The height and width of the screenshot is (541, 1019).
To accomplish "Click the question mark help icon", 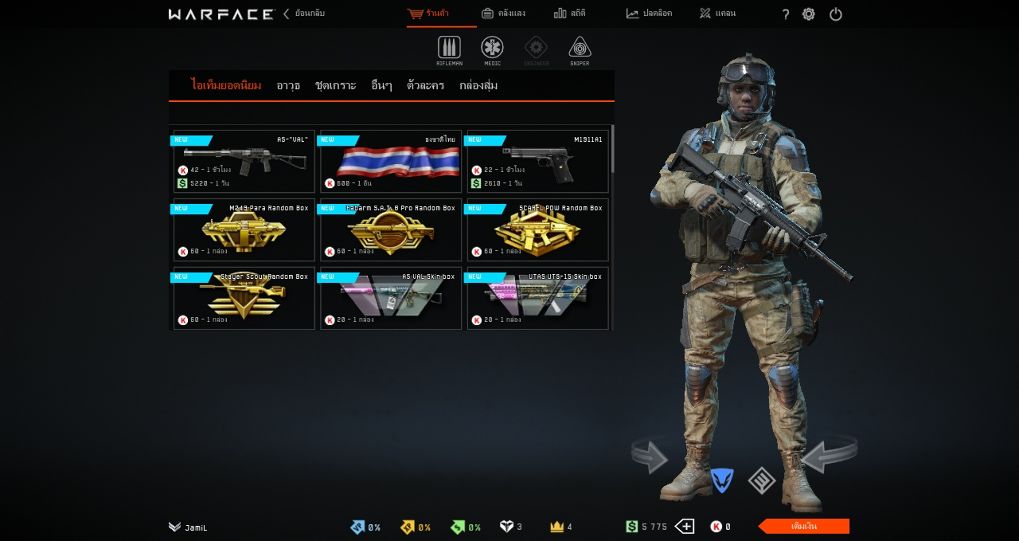I will 785,14.
